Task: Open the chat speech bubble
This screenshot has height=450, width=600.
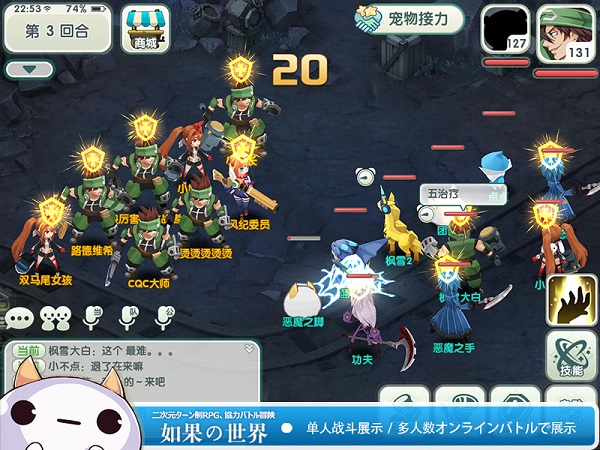Action: (19, 318)
